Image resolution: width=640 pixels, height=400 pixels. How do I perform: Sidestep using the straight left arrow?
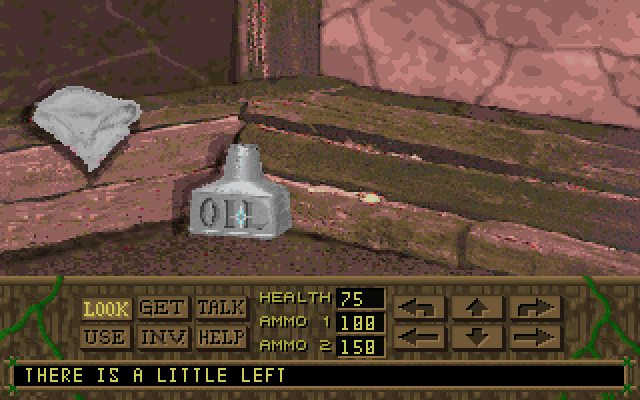pyautogui.click(x=419, y=336)
